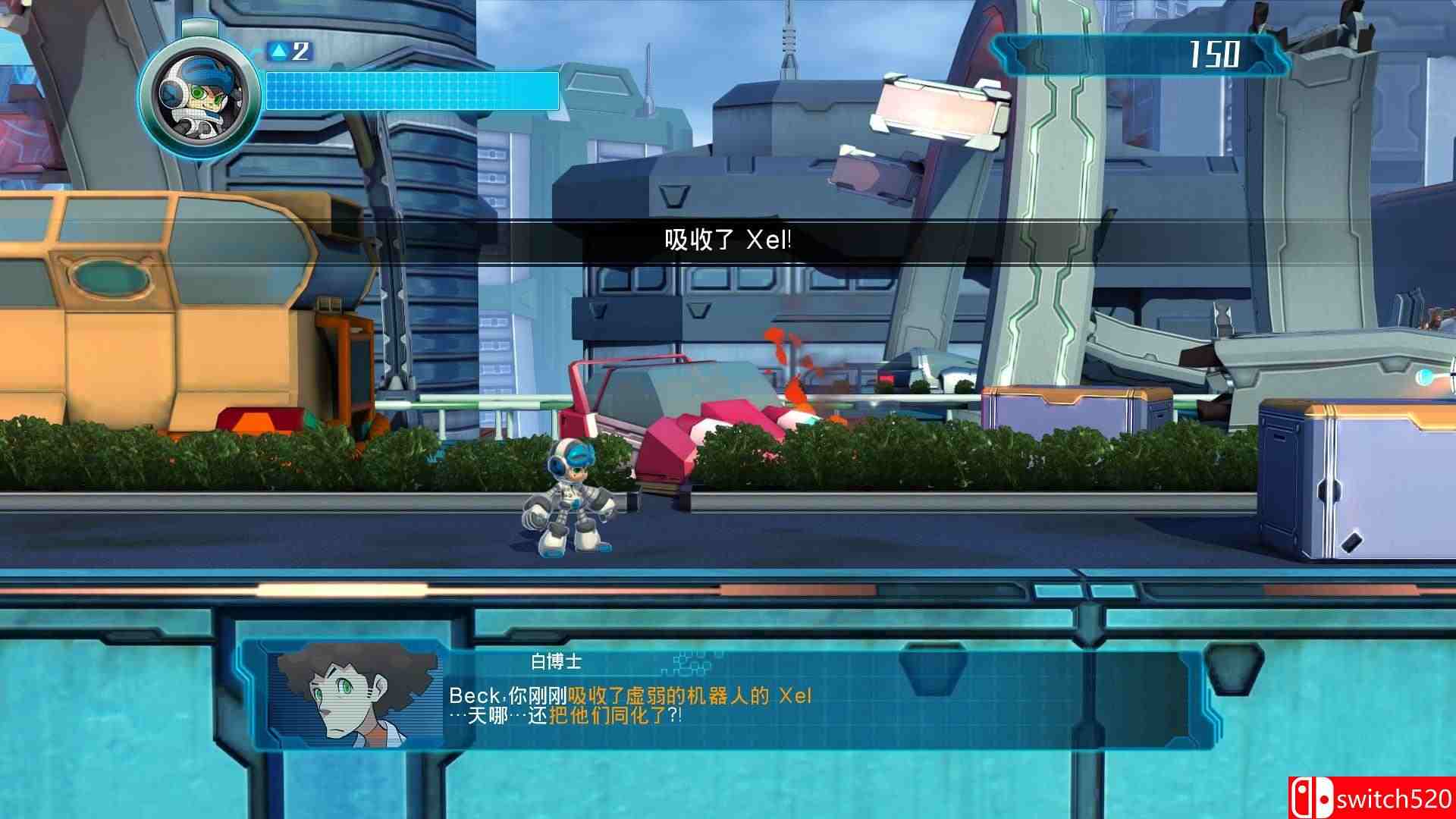Screen dimensions: 1456x819
Task: Expand the 吸收了 Xel! message banner
Action: (728, 237)
